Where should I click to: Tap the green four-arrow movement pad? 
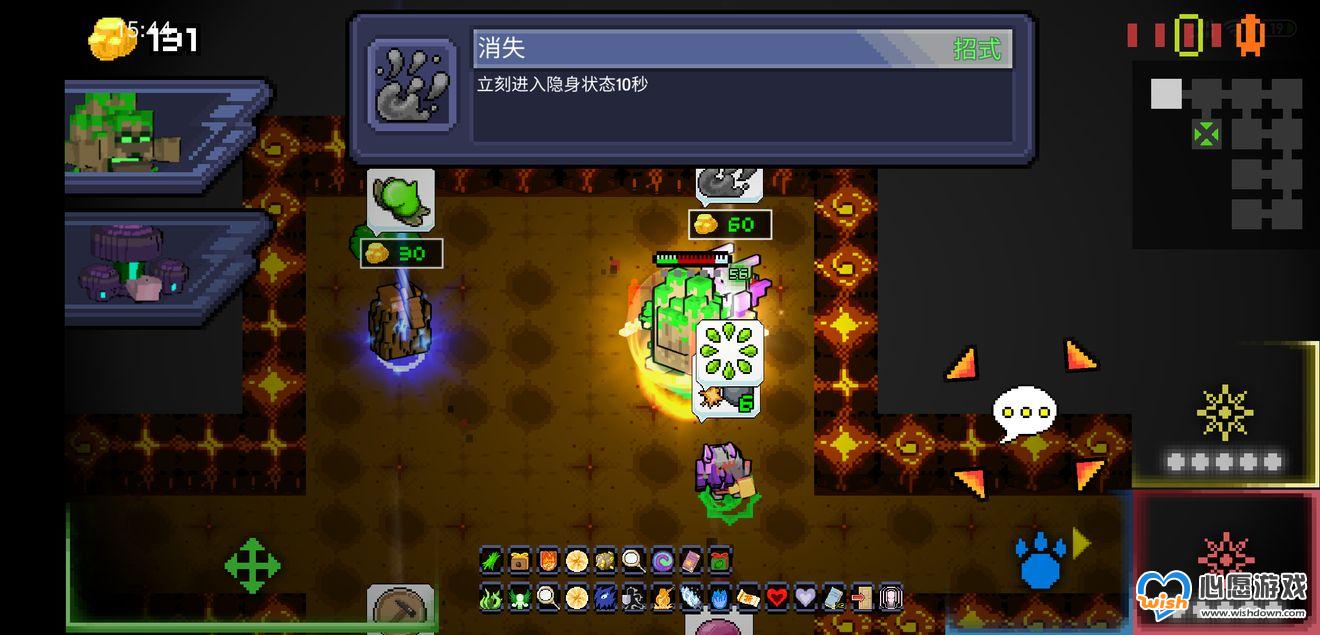click(x=252, y=566)
